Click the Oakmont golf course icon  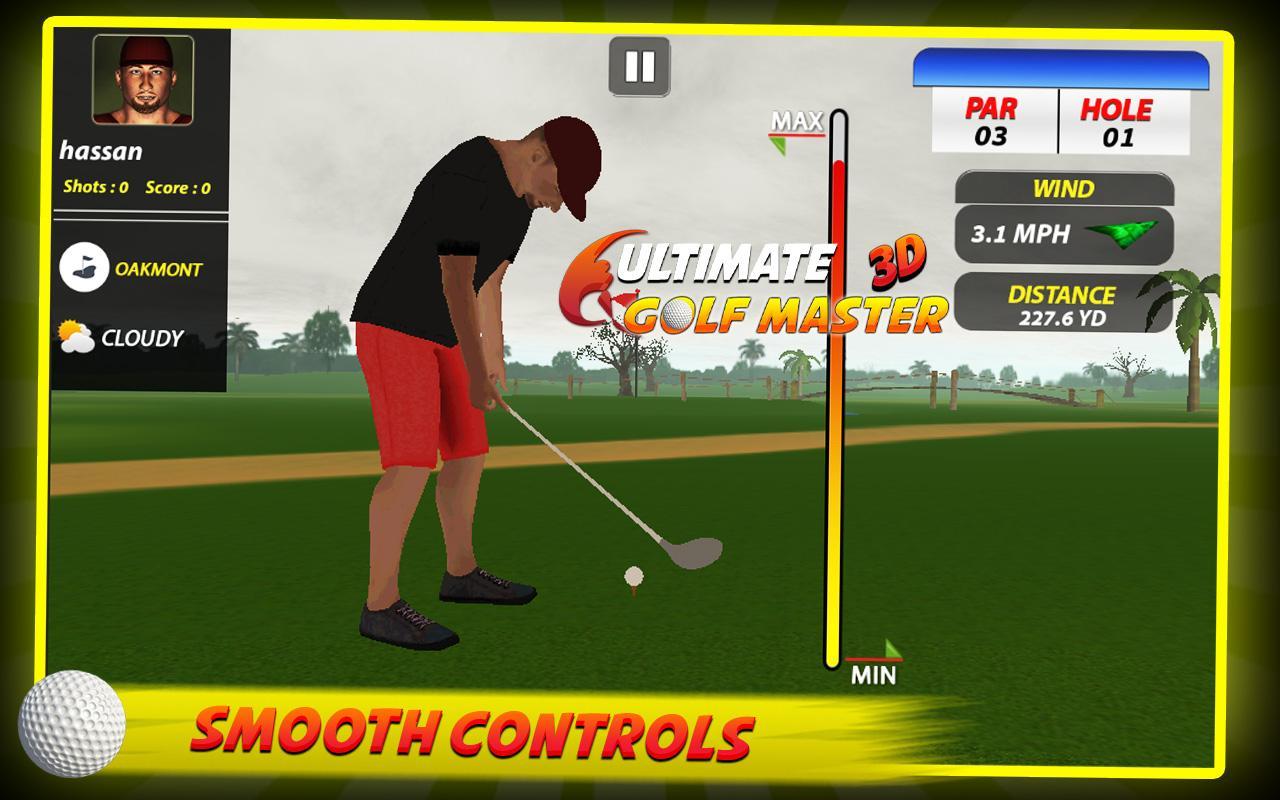(85, 268)
